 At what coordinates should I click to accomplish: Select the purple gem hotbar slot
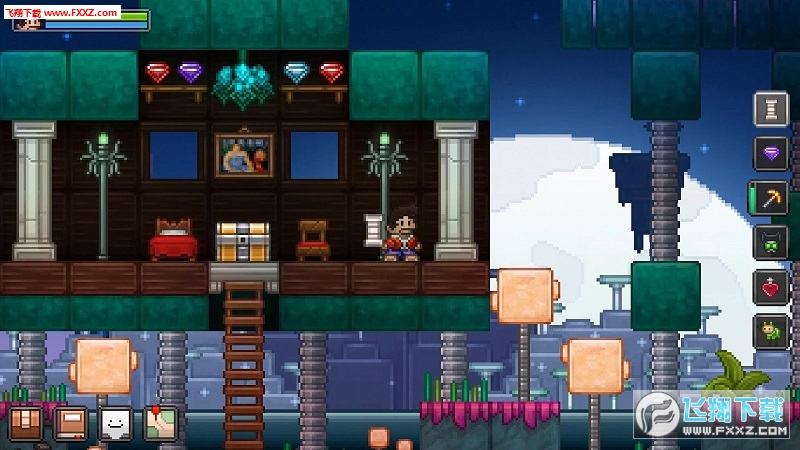[770, 153]
